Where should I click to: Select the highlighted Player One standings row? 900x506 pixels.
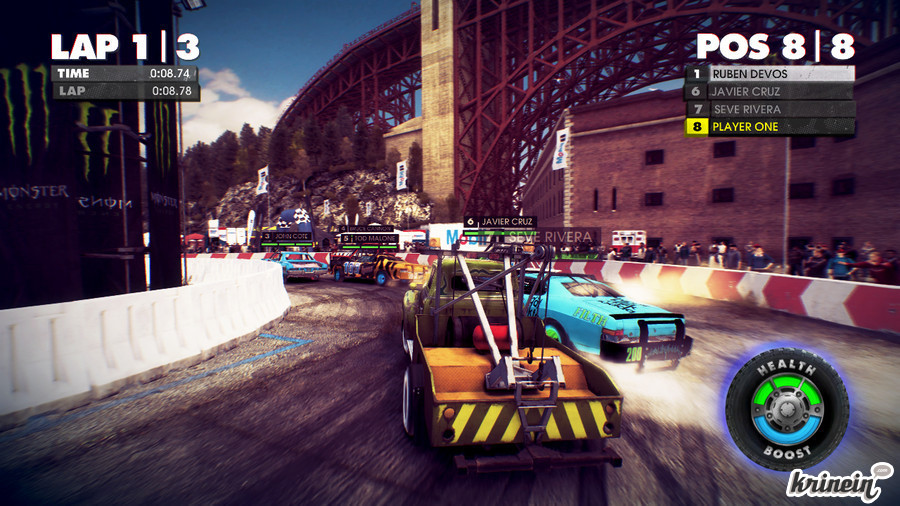pos(770,127)
